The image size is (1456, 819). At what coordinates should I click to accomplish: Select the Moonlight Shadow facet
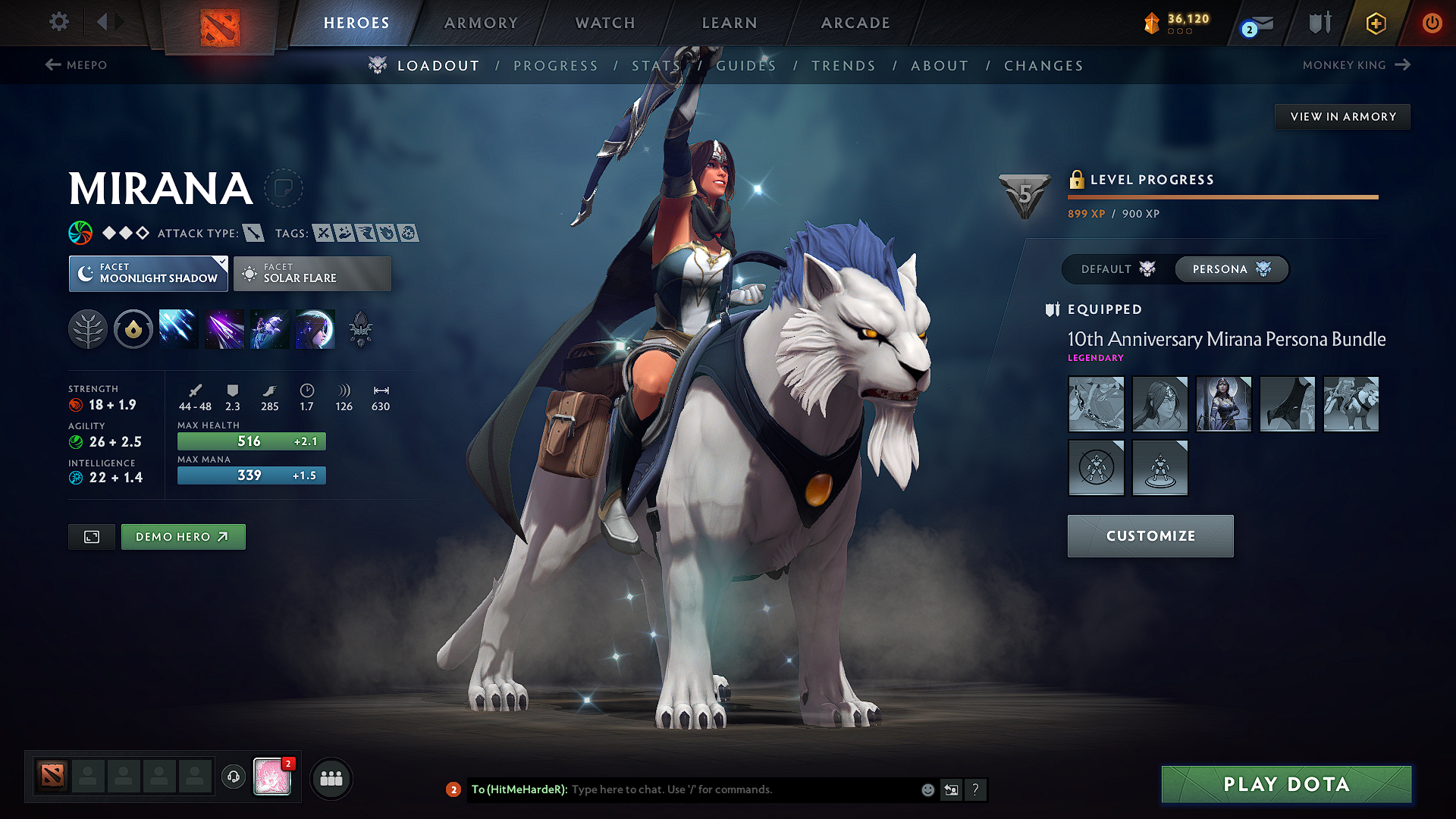pos(148,274)
